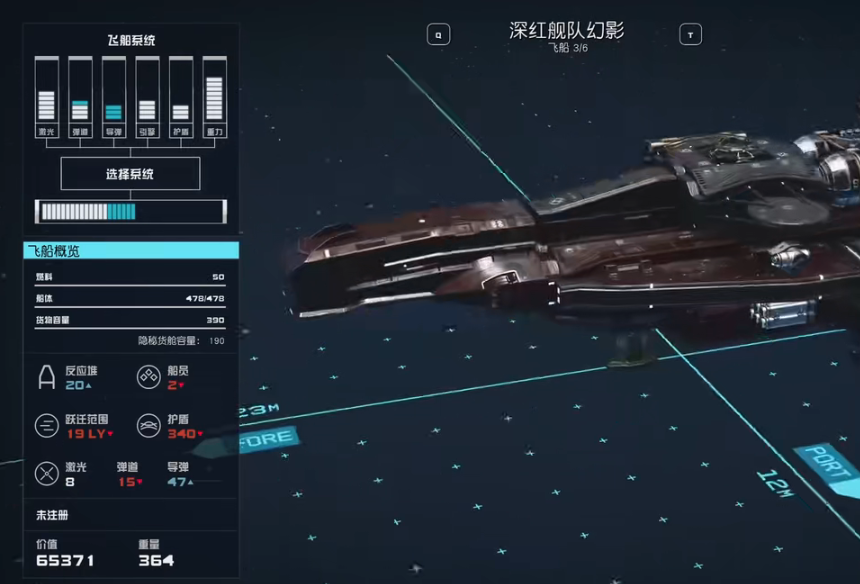This screenshot has height=584, width=860.
Task: Select the 护盾 system power column
Action: tap(181, 97)
